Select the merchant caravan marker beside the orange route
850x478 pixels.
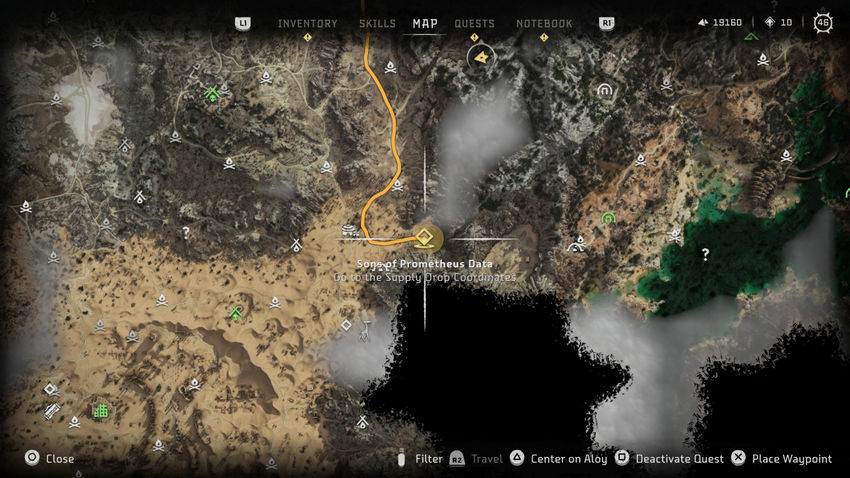coord(350,231)
